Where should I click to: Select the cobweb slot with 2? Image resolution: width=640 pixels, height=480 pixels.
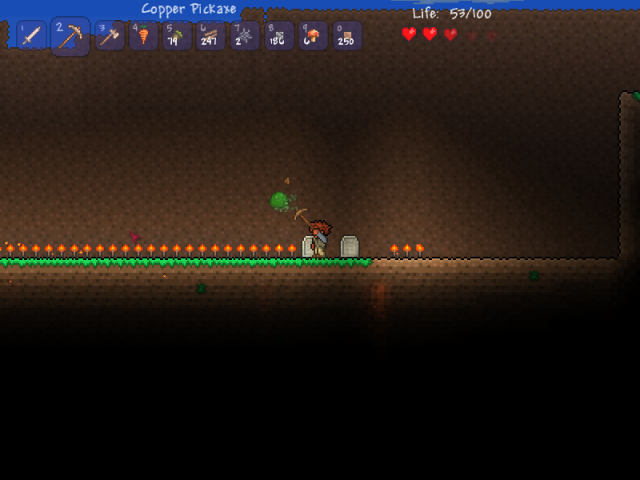click(245, 36)
